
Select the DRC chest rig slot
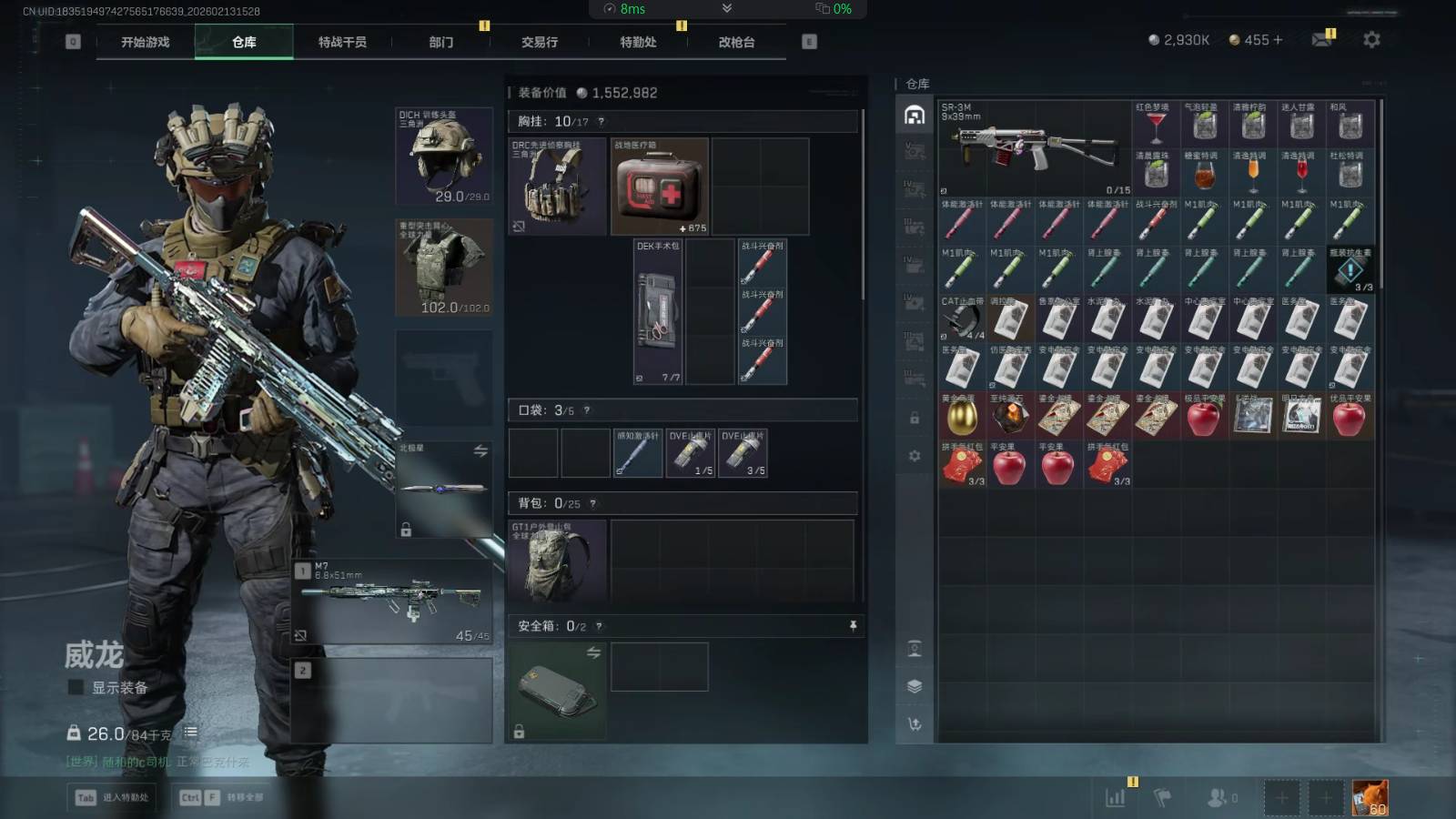pos(557,187)
